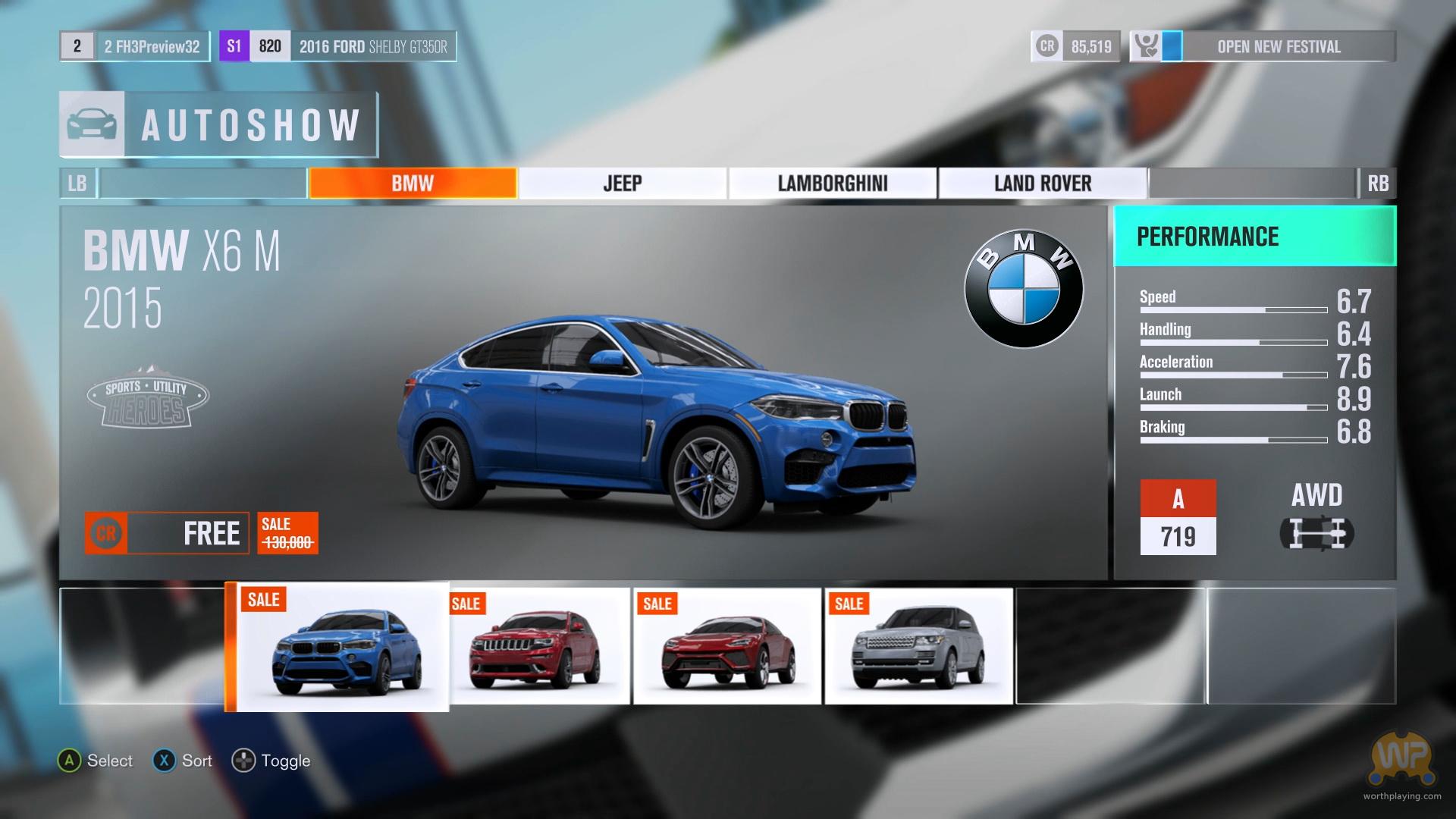Choose the silver Range Rover thumbnail
Viewport: 1456px width, 819px height.
tap(918, 647)
